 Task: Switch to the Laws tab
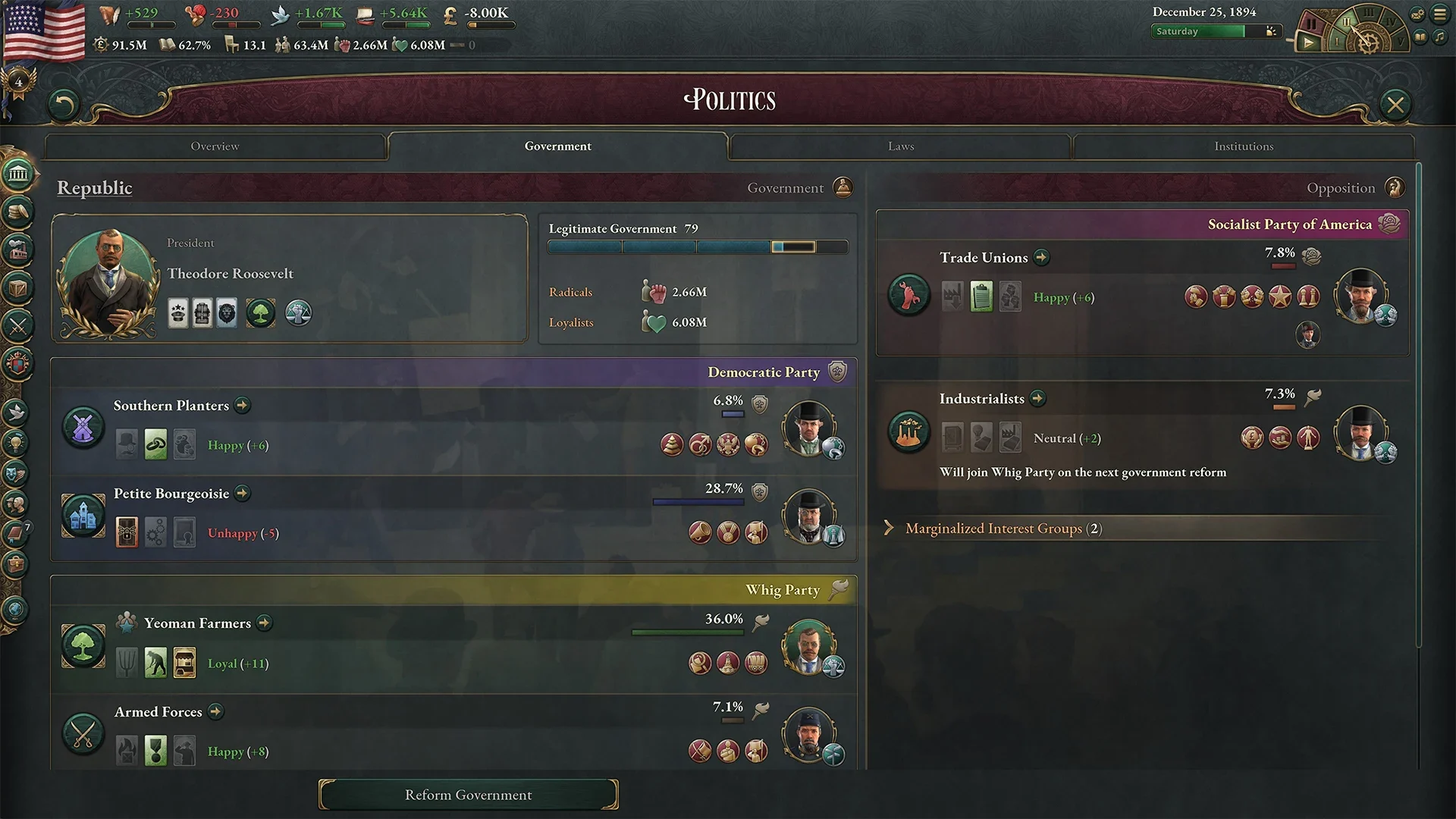(899, 146)
